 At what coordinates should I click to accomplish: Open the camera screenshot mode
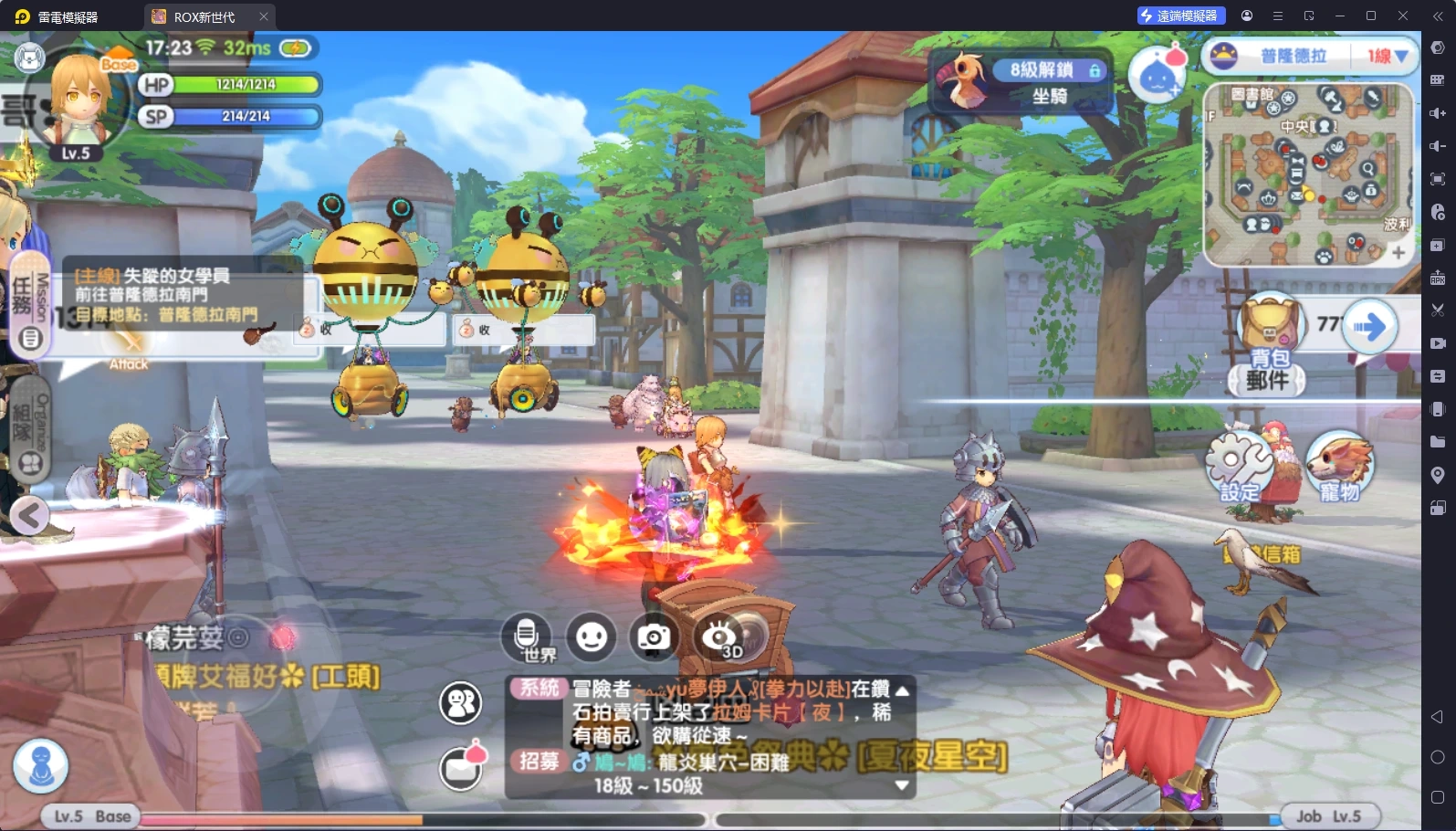click(654, 636)
